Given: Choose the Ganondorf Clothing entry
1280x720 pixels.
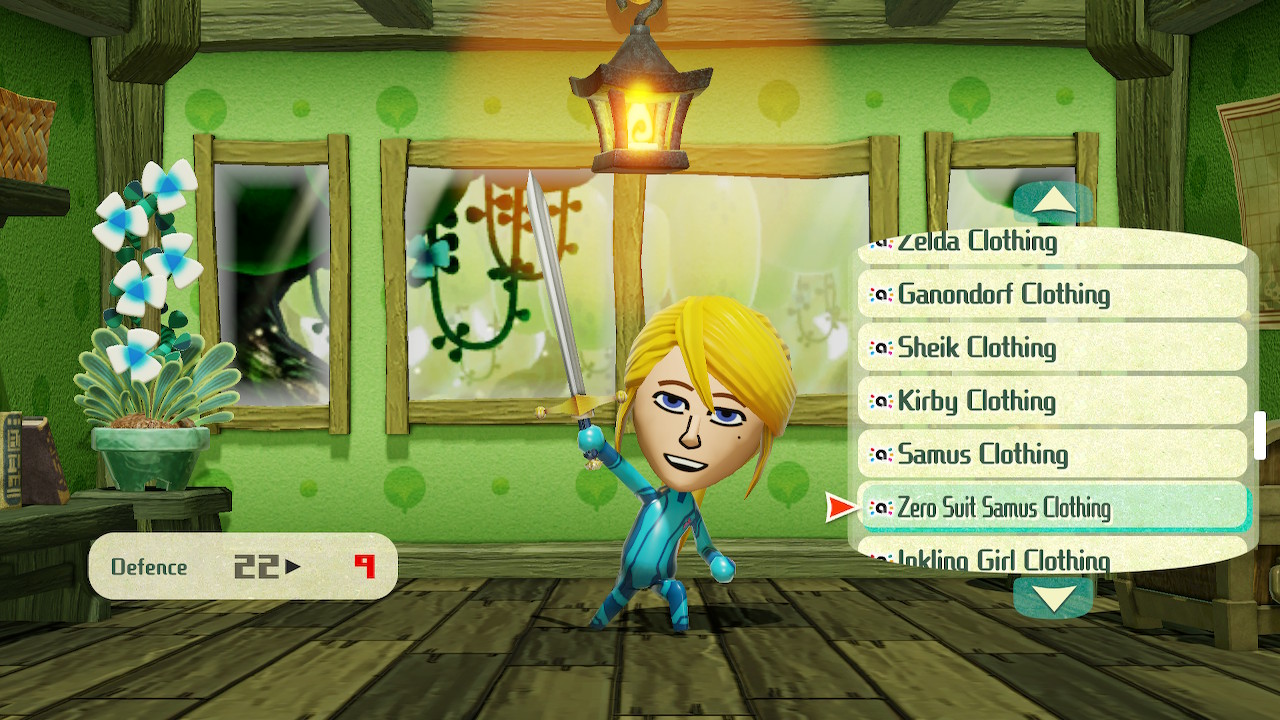Looking at the screenshot, I should (x=1052, y=294).
